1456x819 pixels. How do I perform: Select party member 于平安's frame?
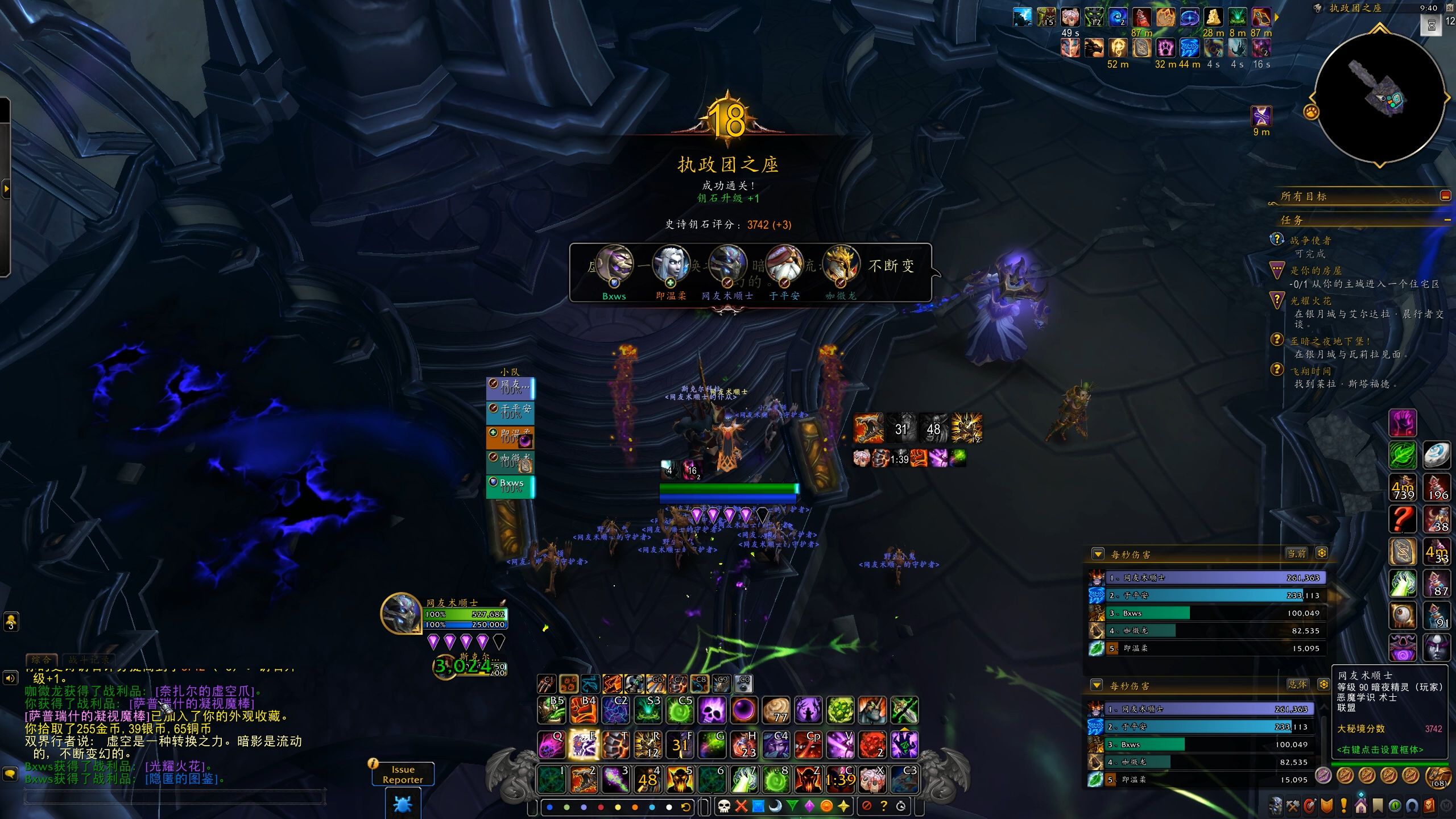pos(510,412)
